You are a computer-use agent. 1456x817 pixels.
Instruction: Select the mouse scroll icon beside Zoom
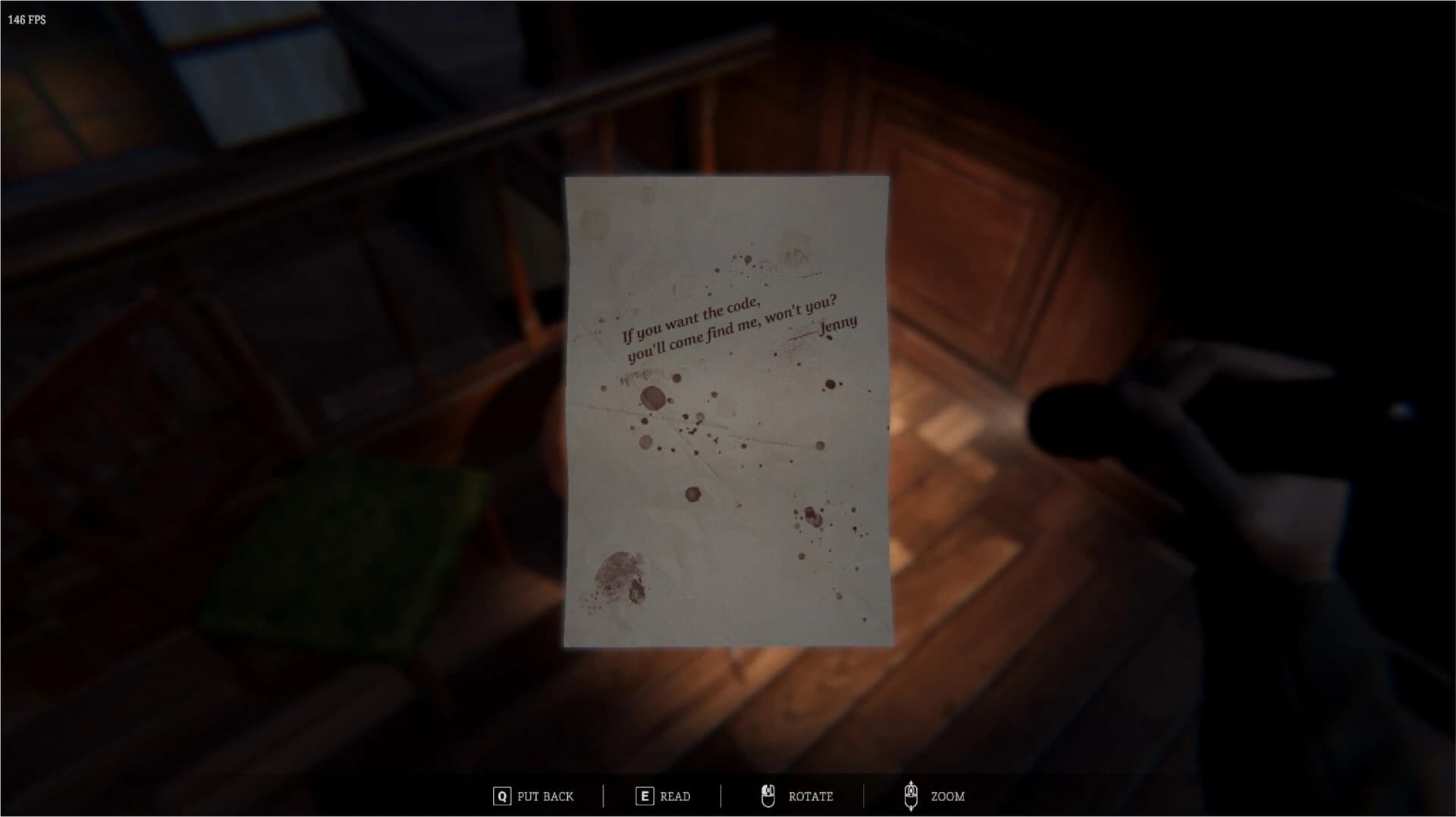(912, 796)
